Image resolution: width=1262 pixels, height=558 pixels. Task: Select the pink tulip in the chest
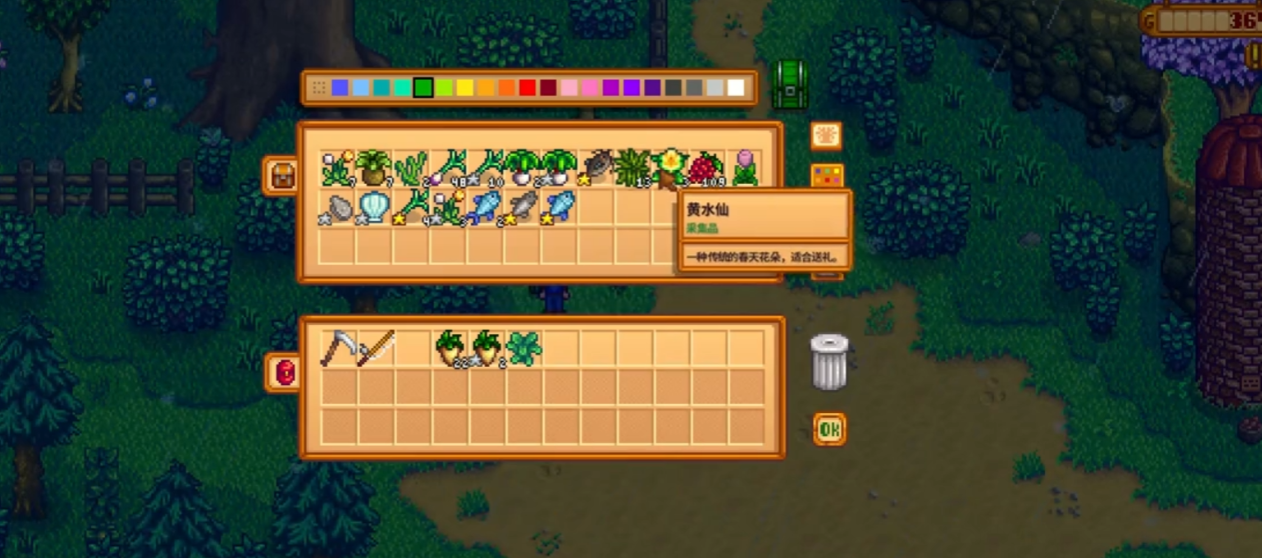(745, 168)
